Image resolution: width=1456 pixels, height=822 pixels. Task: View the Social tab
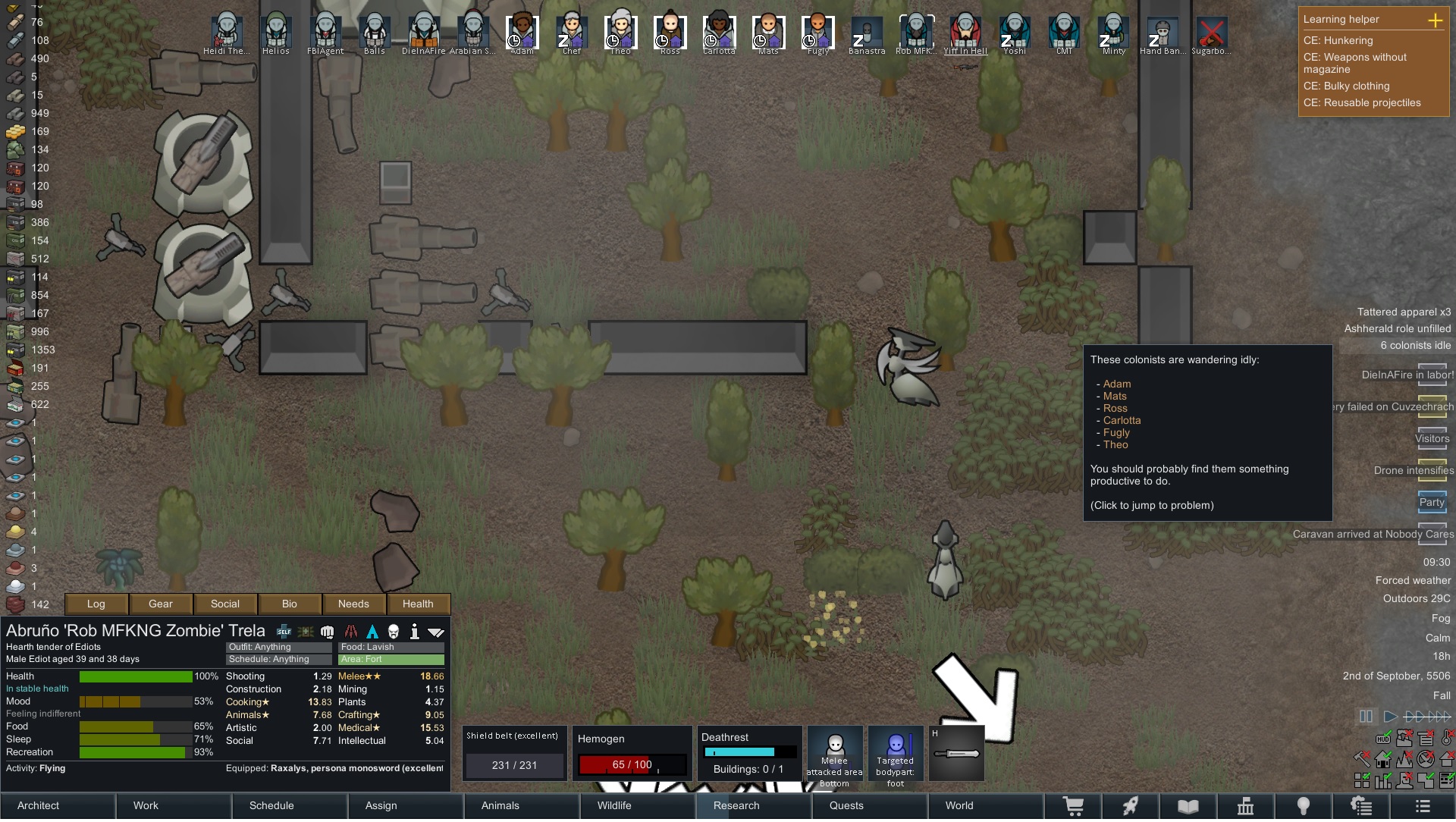click(225, 604)
